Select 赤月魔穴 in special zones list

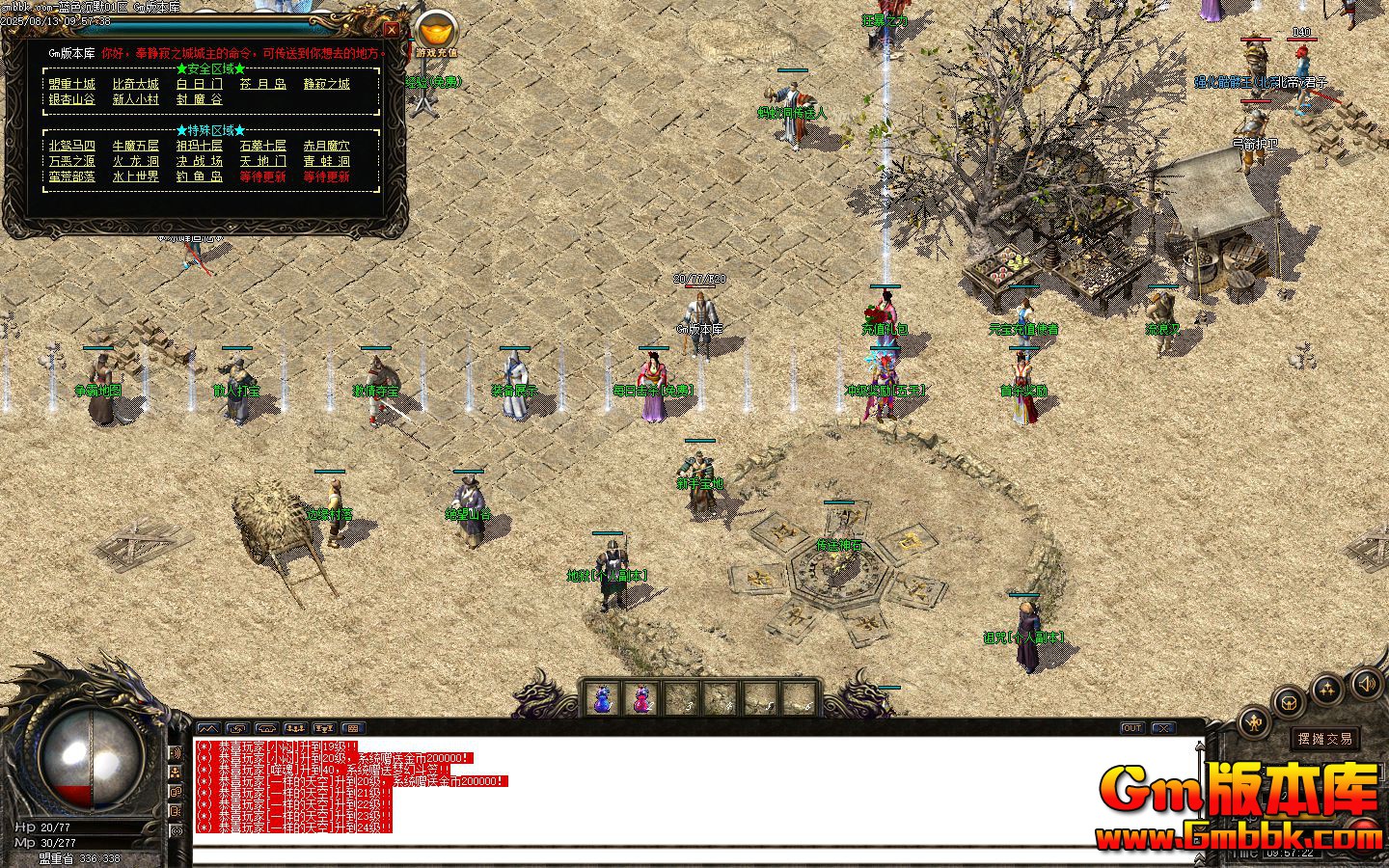327,147
